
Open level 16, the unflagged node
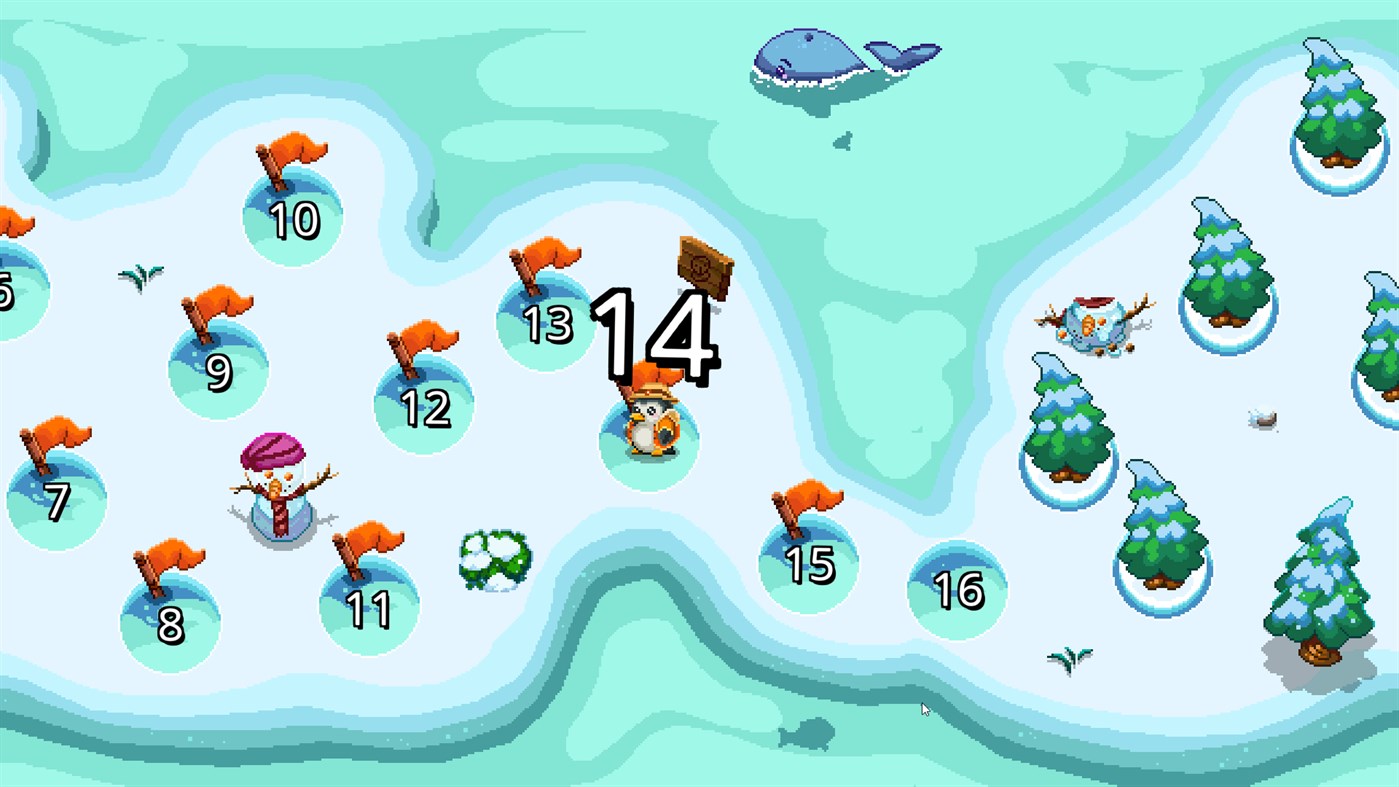tap(957, 590)
